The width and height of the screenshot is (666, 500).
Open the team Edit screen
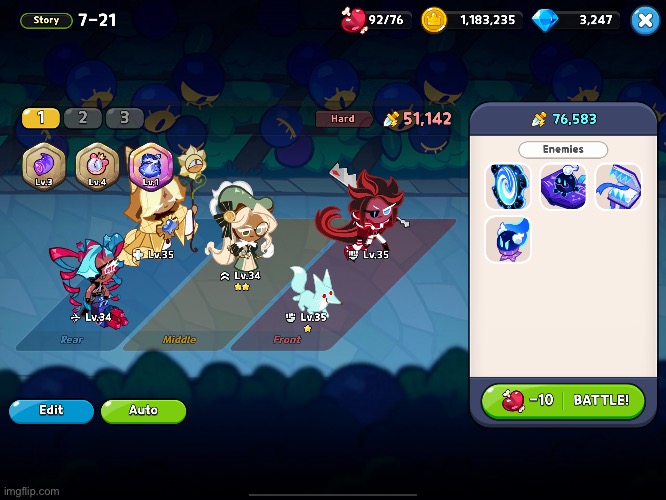[x=51, y=410]
